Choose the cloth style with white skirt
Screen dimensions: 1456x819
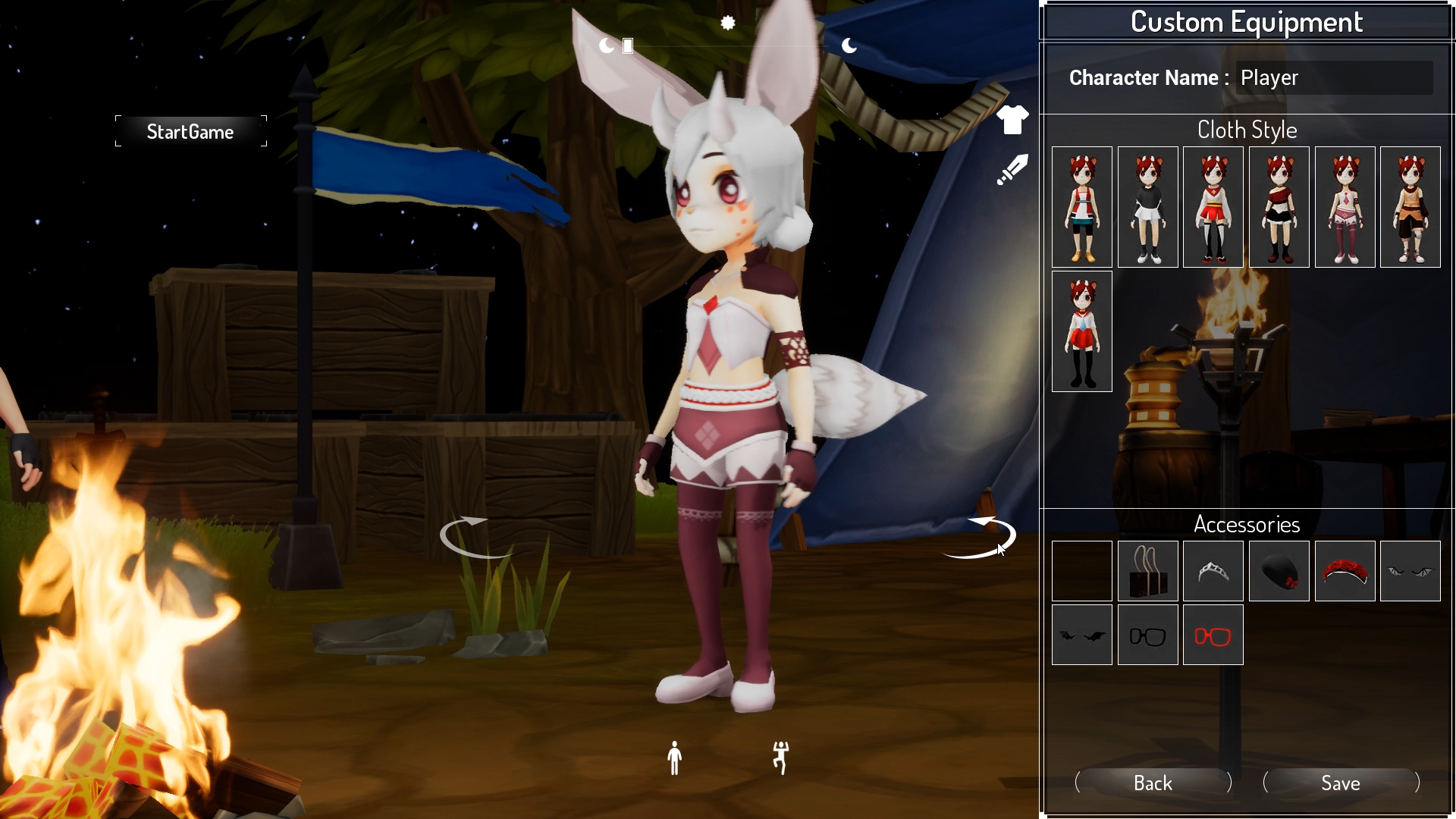1147,206
